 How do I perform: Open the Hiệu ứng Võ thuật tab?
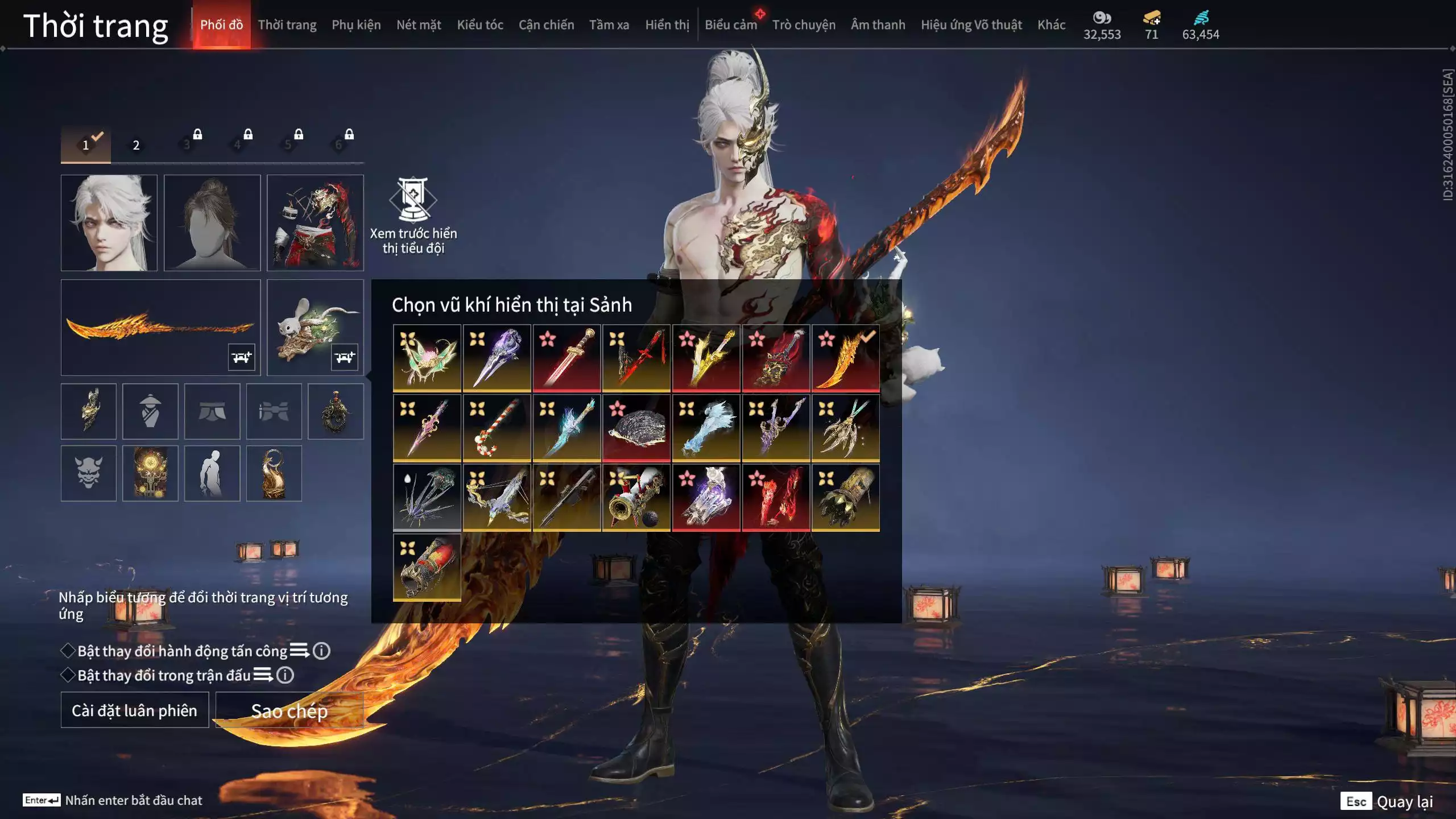(971, 25)
